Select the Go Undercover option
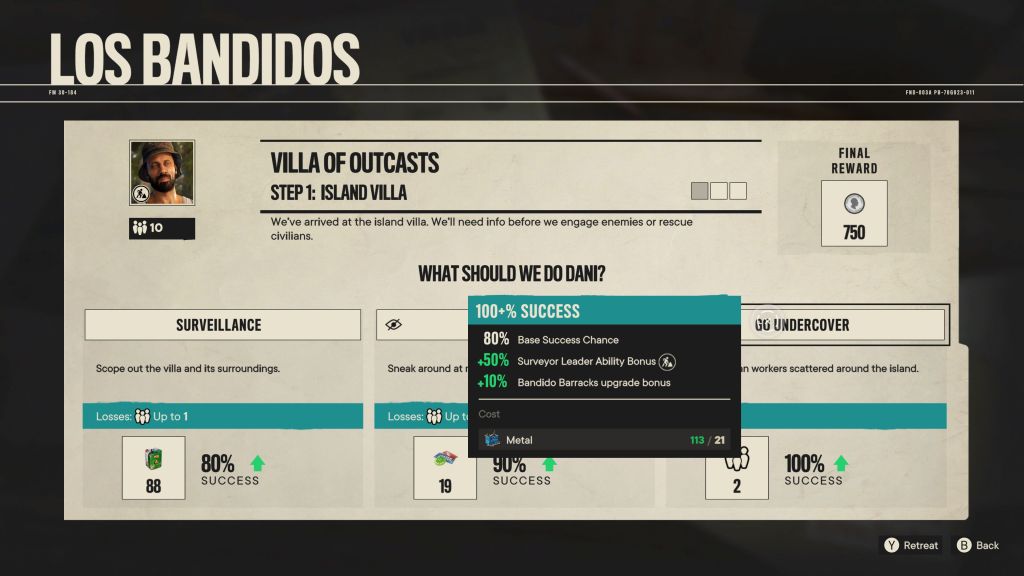 (x=842, y=325)
